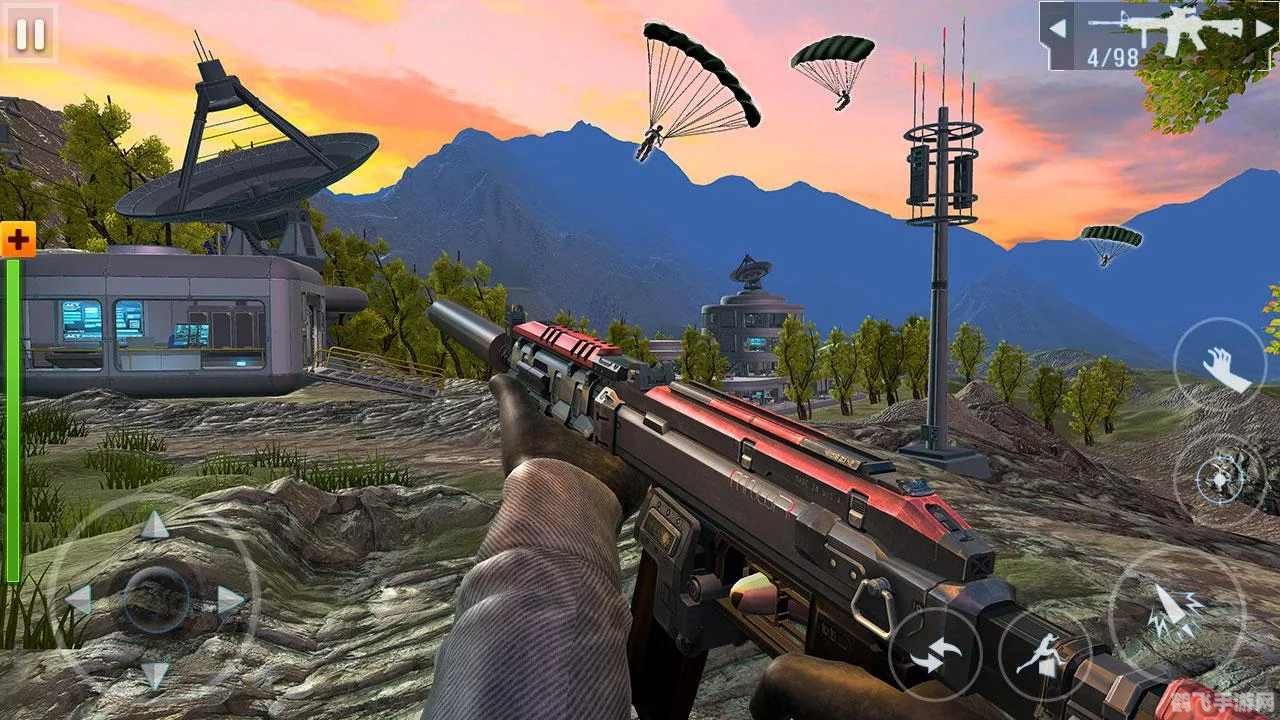Tap the center of the movement joystick
1280x720 pixels.
(155, 600)
